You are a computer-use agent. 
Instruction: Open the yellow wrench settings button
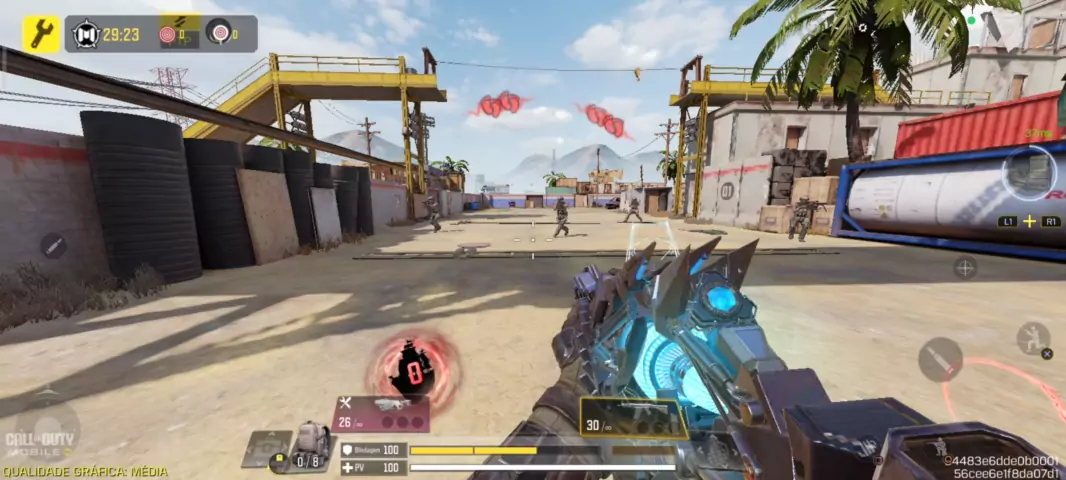(41, 34)
